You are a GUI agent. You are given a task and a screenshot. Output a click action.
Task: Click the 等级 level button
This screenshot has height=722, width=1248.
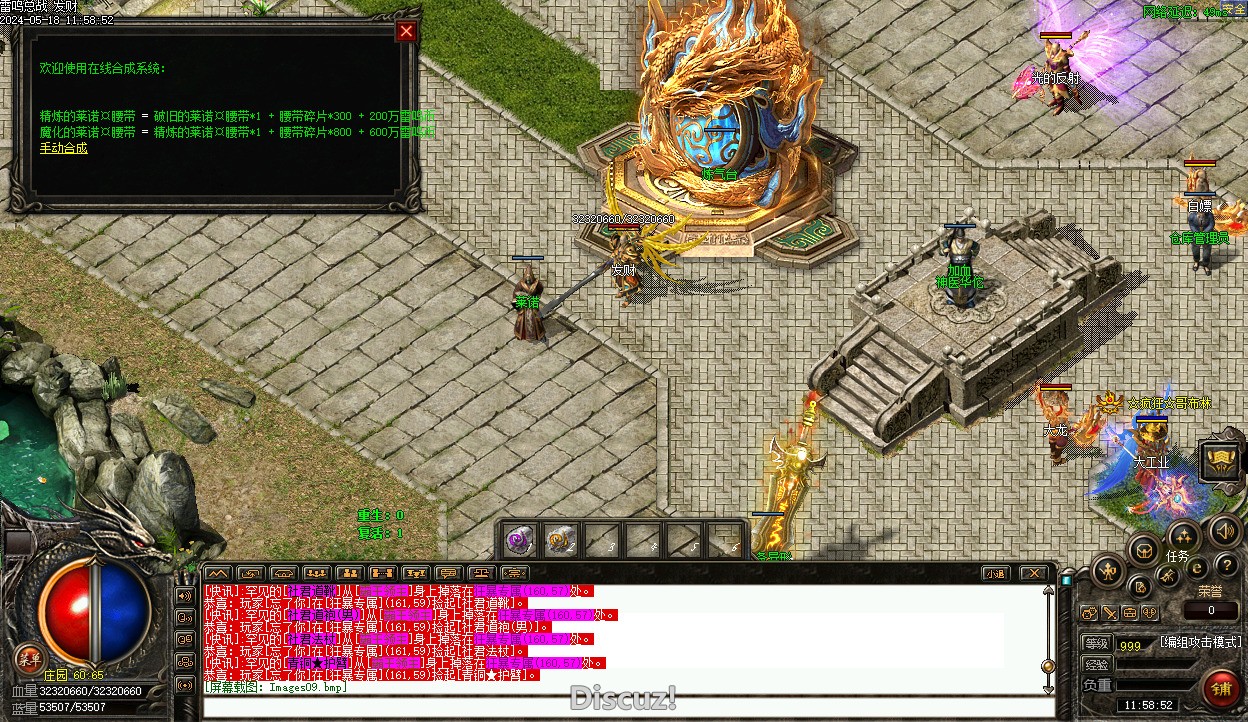1096,644
